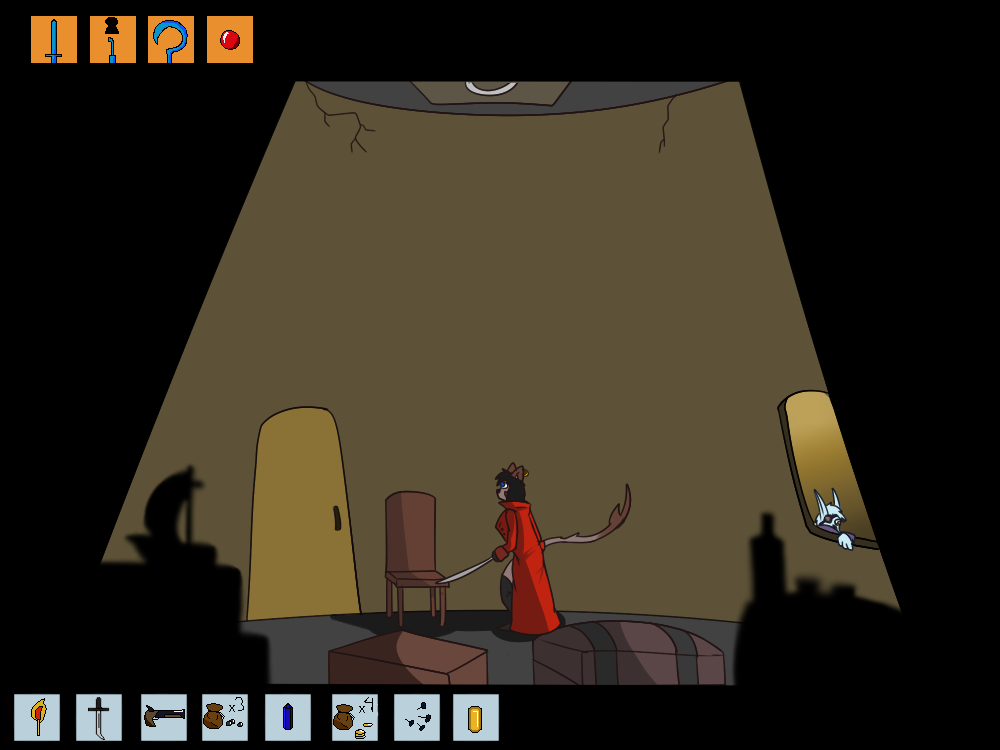This screenshot has height=750, width=1000.
Task: Select the scattered dark shards item
Action: pyautogui.click(x=417, y=718)
